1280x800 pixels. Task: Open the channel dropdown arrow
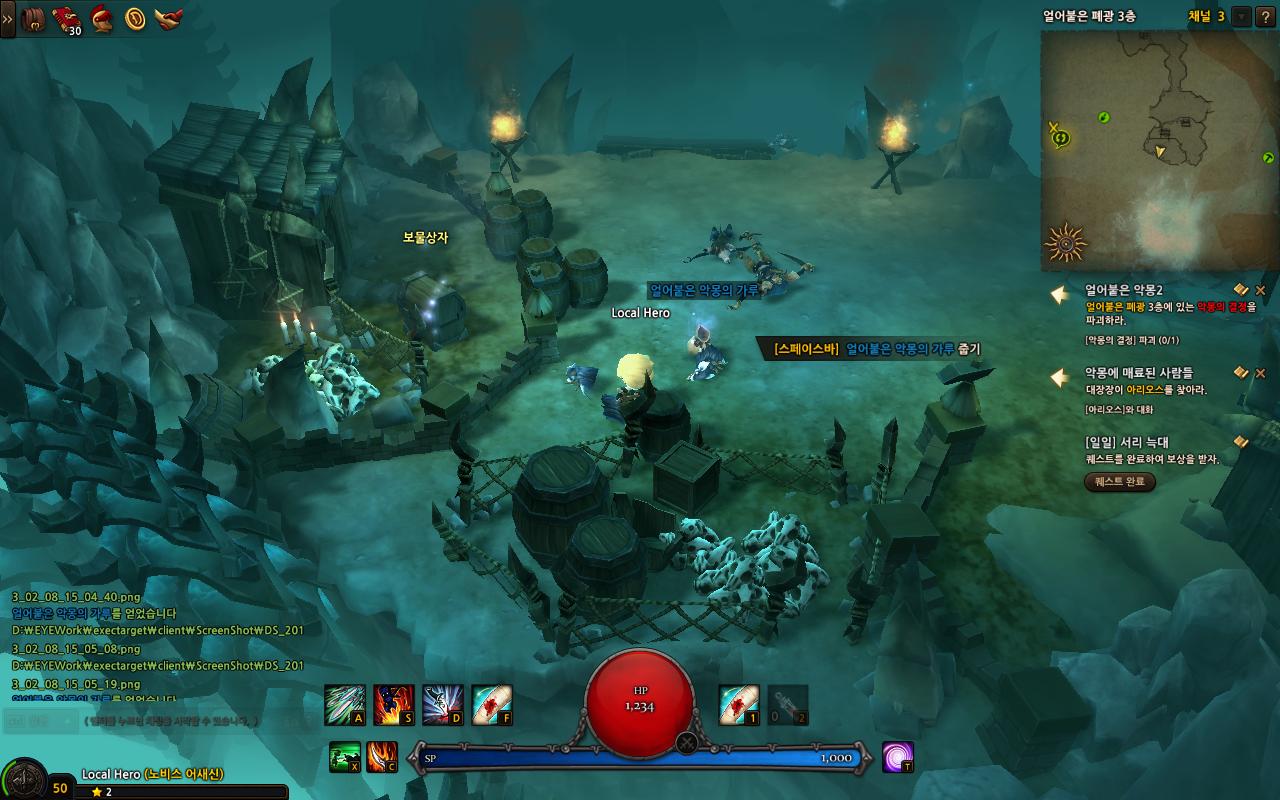(x=1241, y=16)
